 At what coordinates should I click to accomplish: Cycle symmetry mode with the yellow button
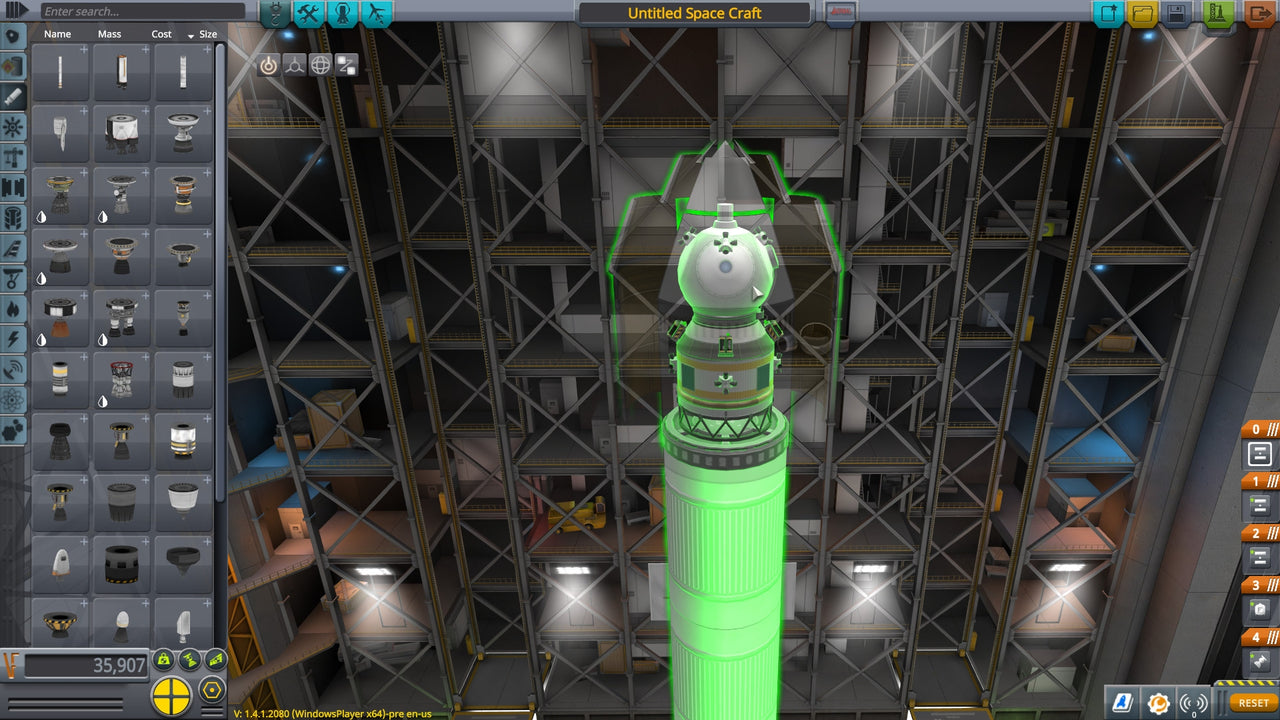tap(172, 692)
